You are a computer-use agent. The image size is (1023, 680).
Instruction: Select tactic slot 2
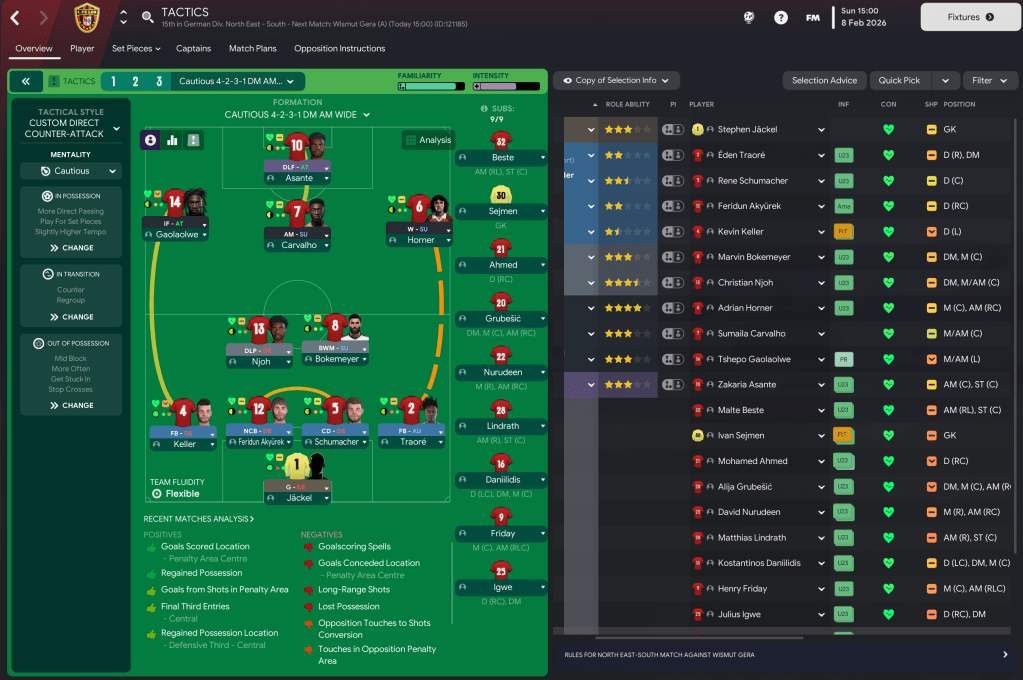(x=135, y=82)
